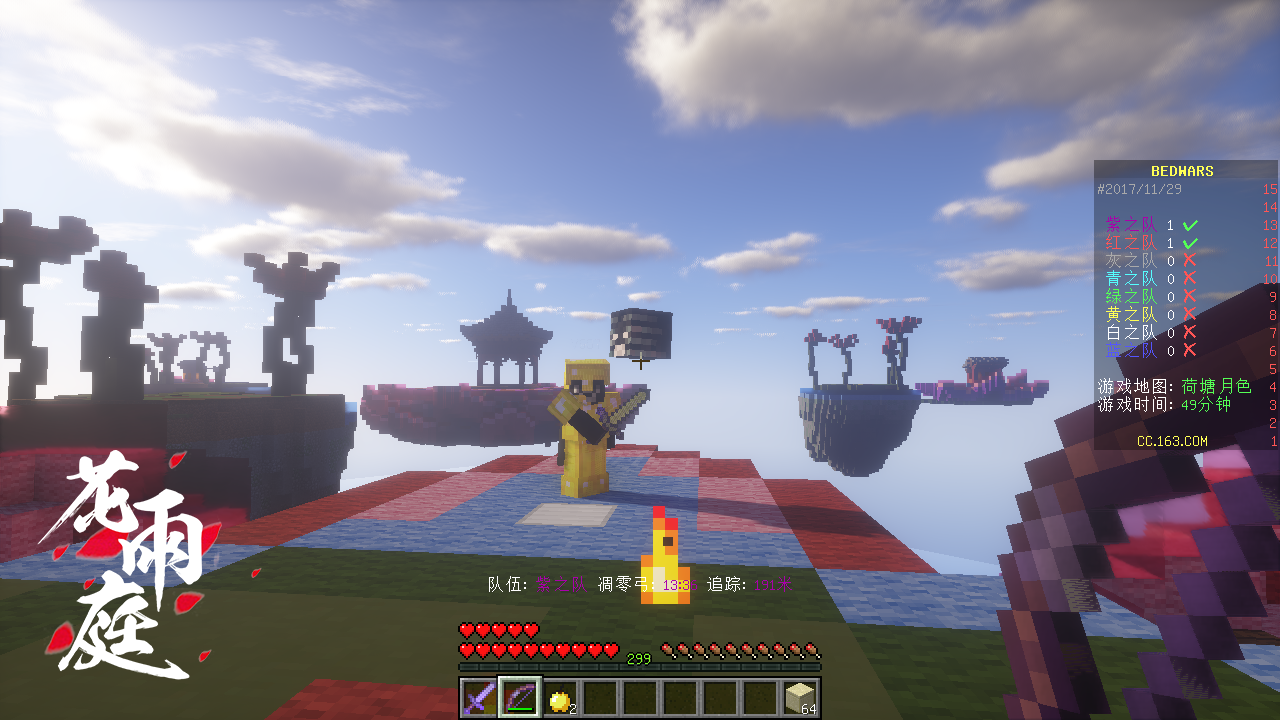
Task: Select the sandstone block stack slot
Action: coord(800,697)
